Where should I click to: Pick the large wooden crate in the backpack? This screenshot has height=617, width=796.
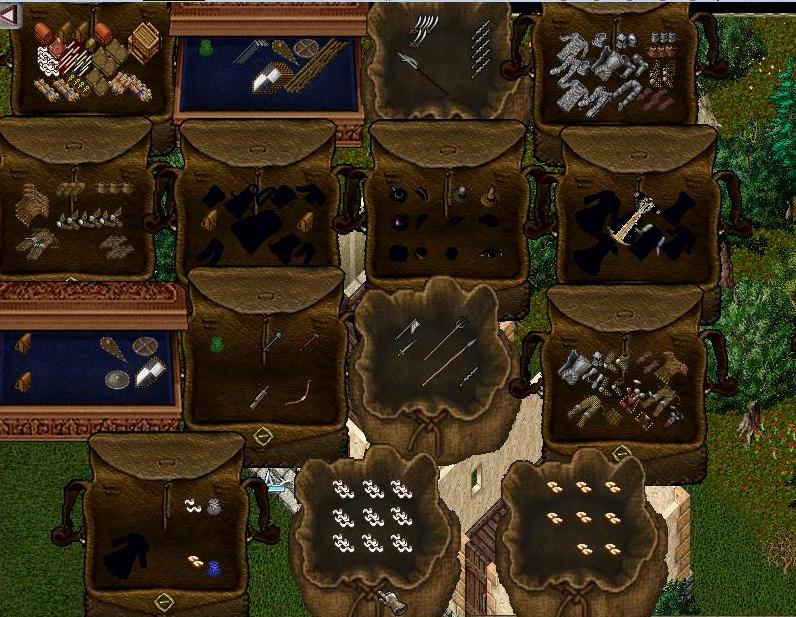pos(145,42)
